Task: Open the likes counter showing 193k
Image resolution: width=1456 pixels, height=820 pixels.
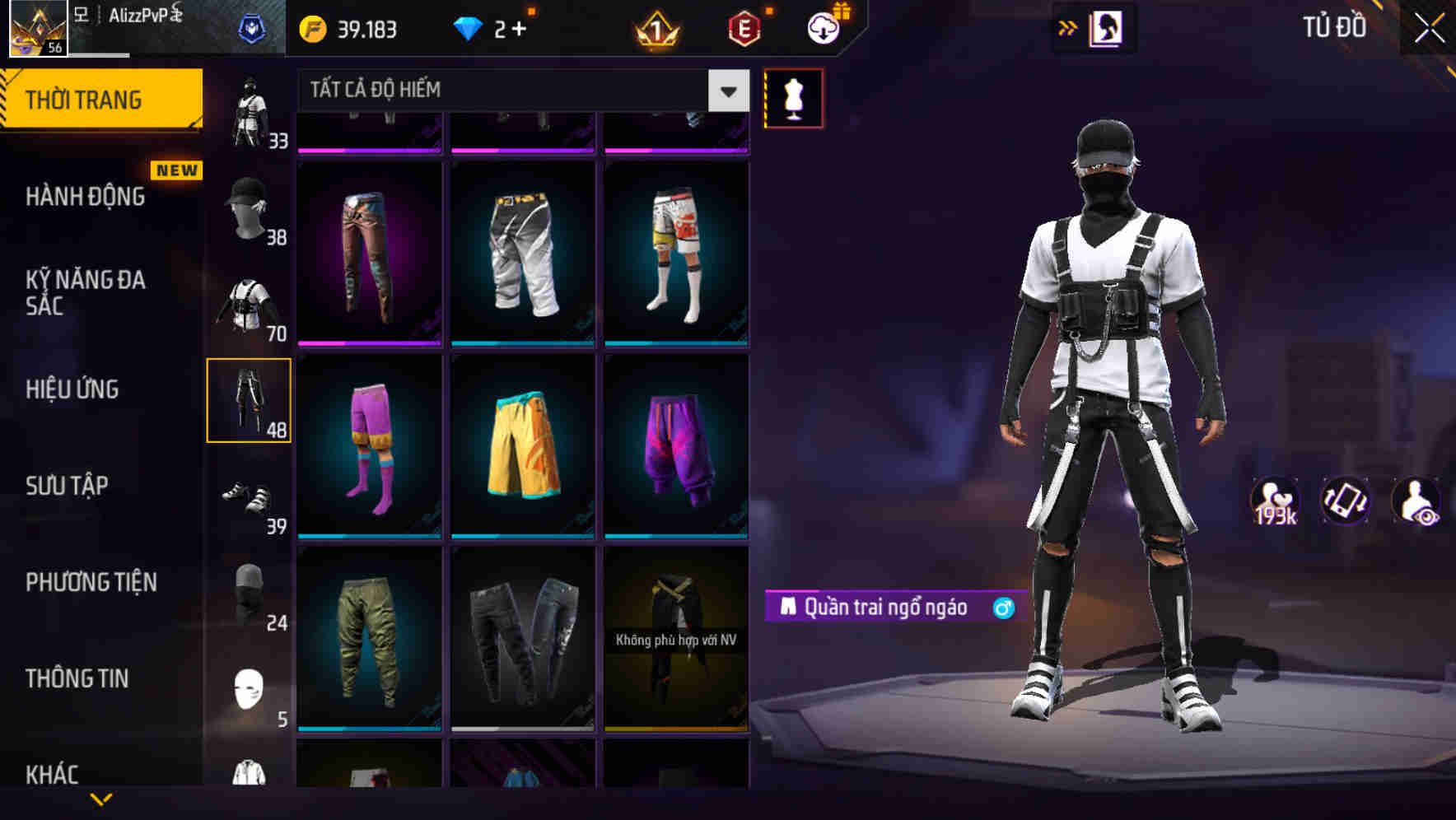Action: [1274, 502]
